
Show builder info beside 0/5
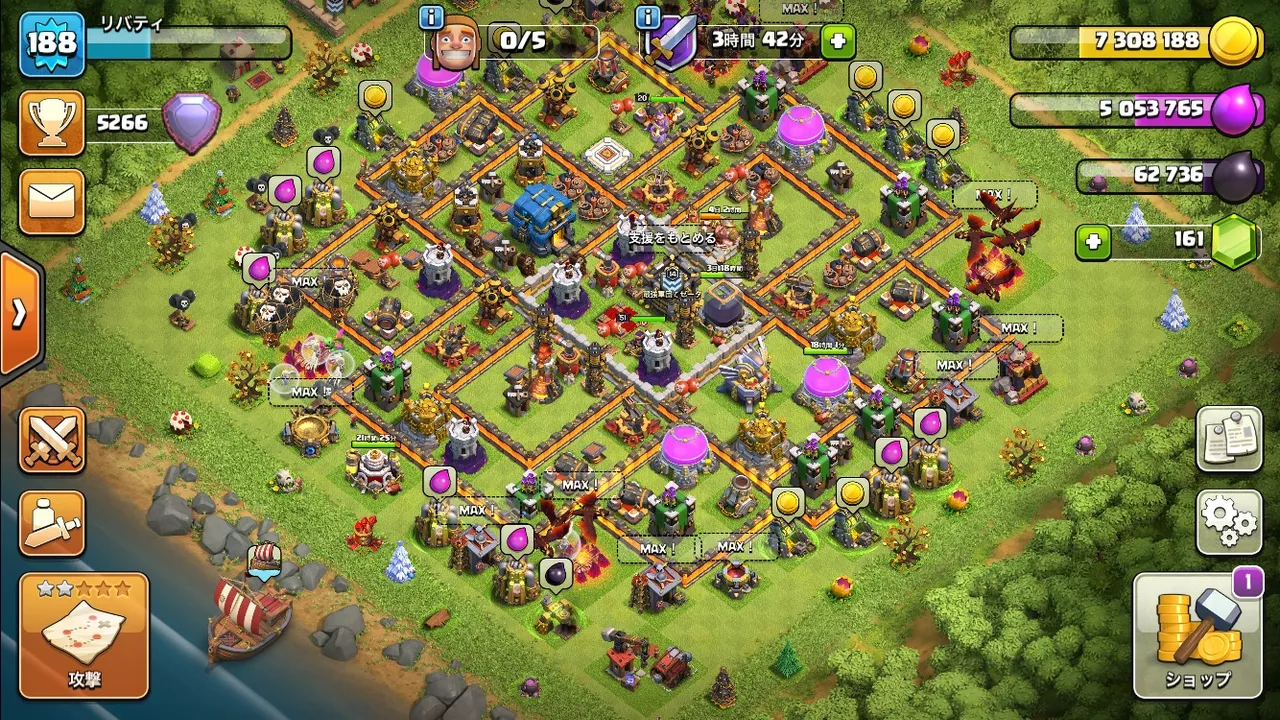[x=432, y=17]
